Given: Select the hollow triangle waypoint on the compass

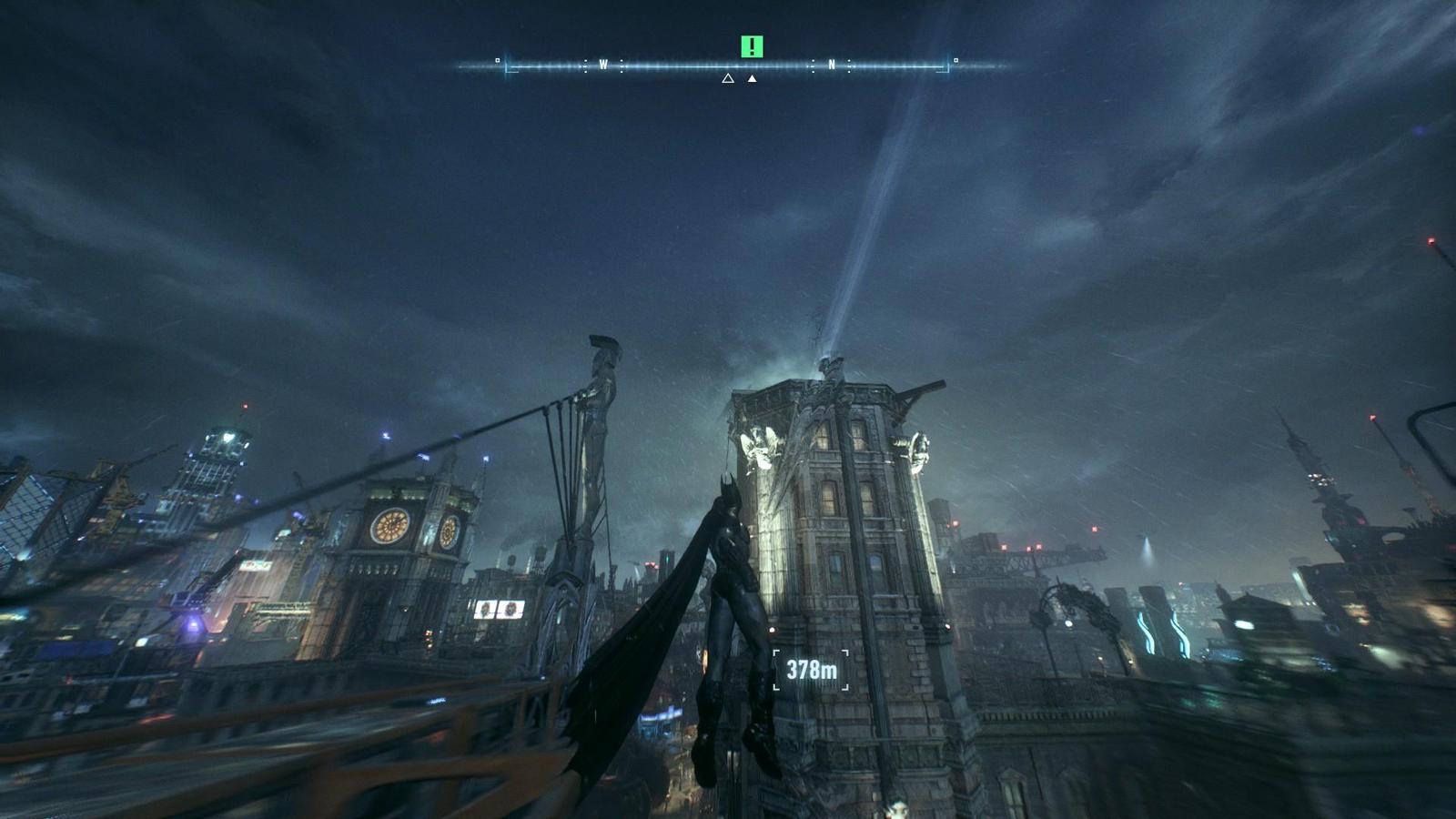Looking at the screenshot, I should pyautogui.click(x=728, y=79).
